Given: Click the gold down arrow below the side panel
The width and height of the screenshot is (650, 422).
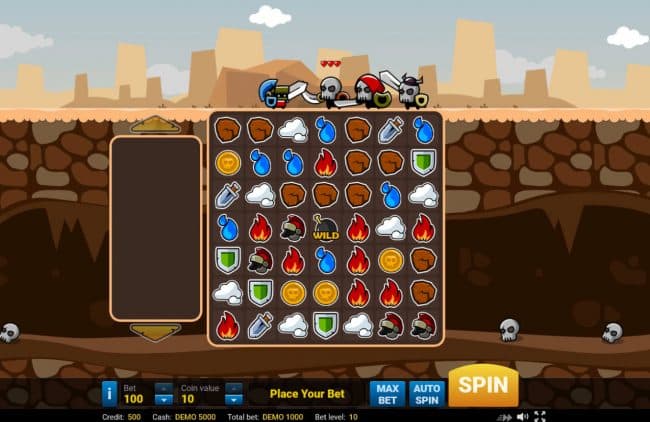Looking at the screenshot, I should point(155,332).
